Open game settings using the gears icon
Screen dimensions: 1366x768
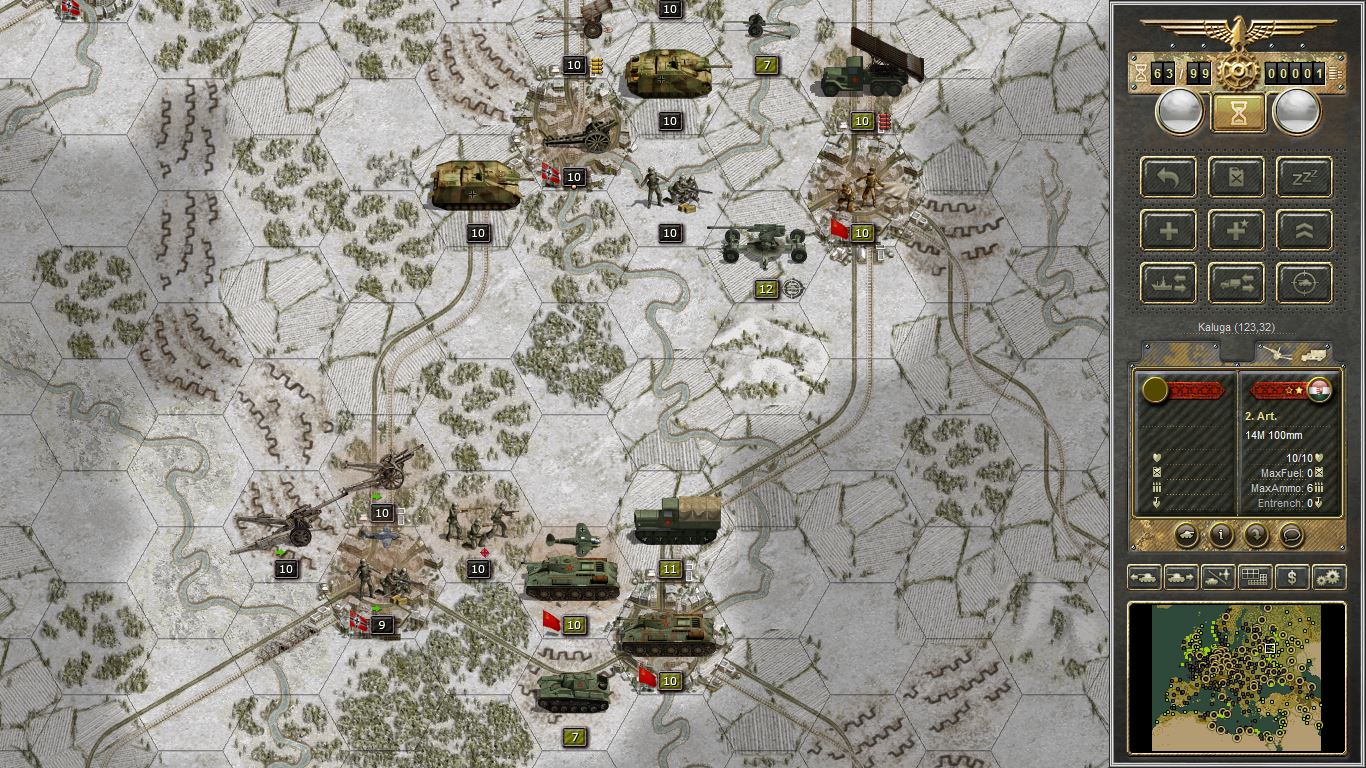1328,577
